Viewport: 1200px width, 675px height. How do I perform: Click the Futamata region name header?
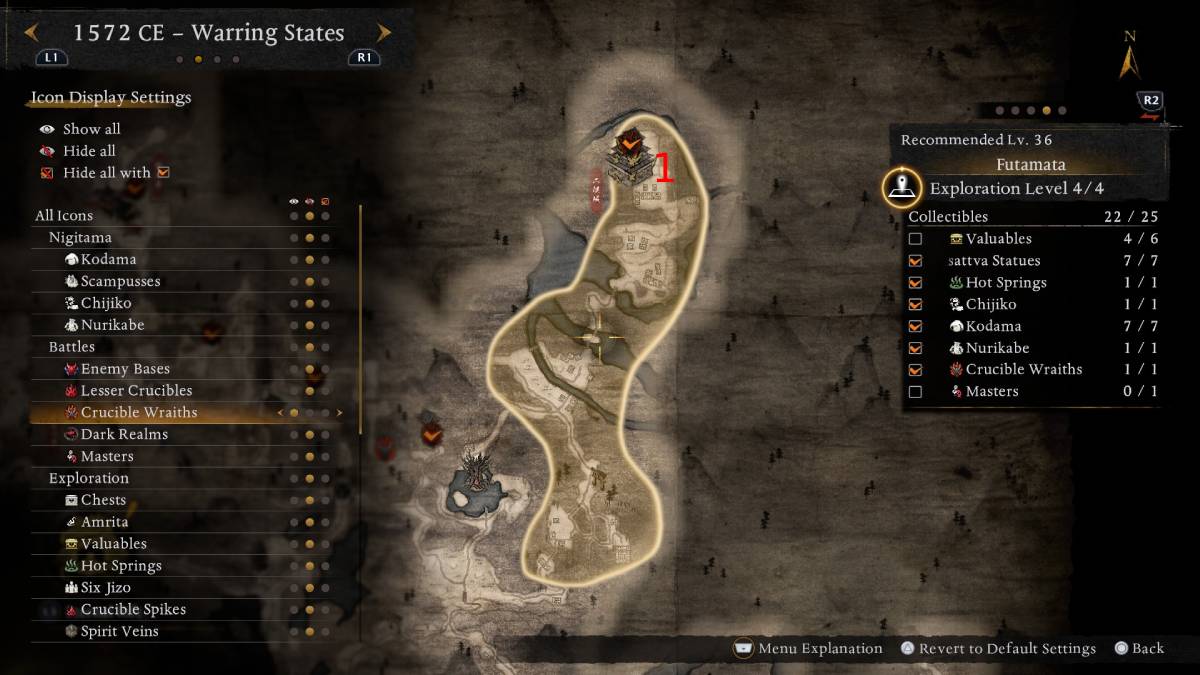click(x=1030, y=165)
